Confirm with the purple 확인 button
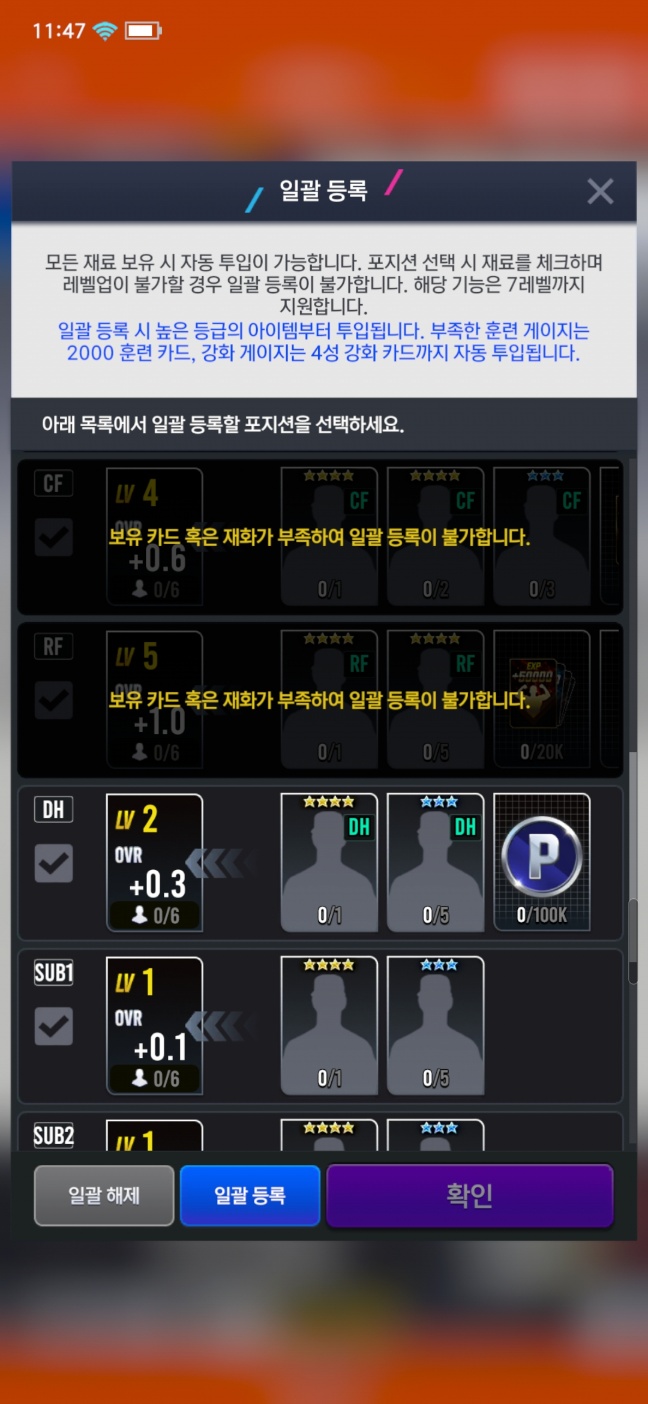Viewport: 648px width, 1404px height. click(x=469, y=1195)
